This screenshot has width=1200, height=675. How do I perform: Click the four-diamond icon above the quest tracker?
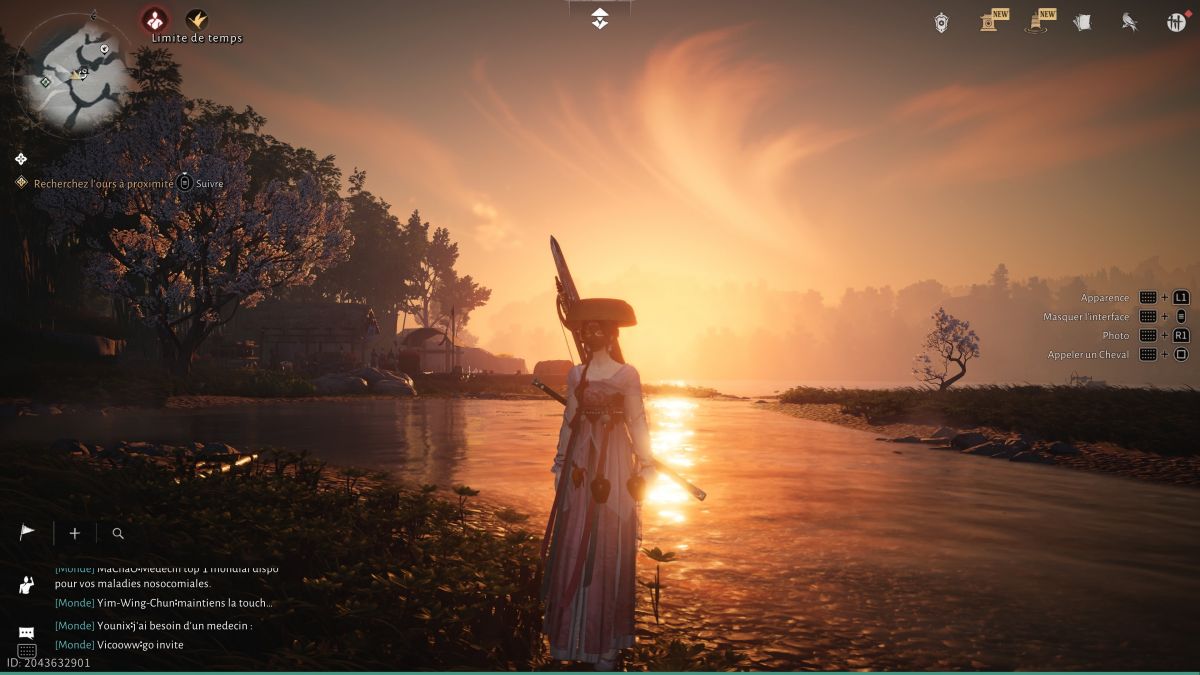(x=21, y=159)
